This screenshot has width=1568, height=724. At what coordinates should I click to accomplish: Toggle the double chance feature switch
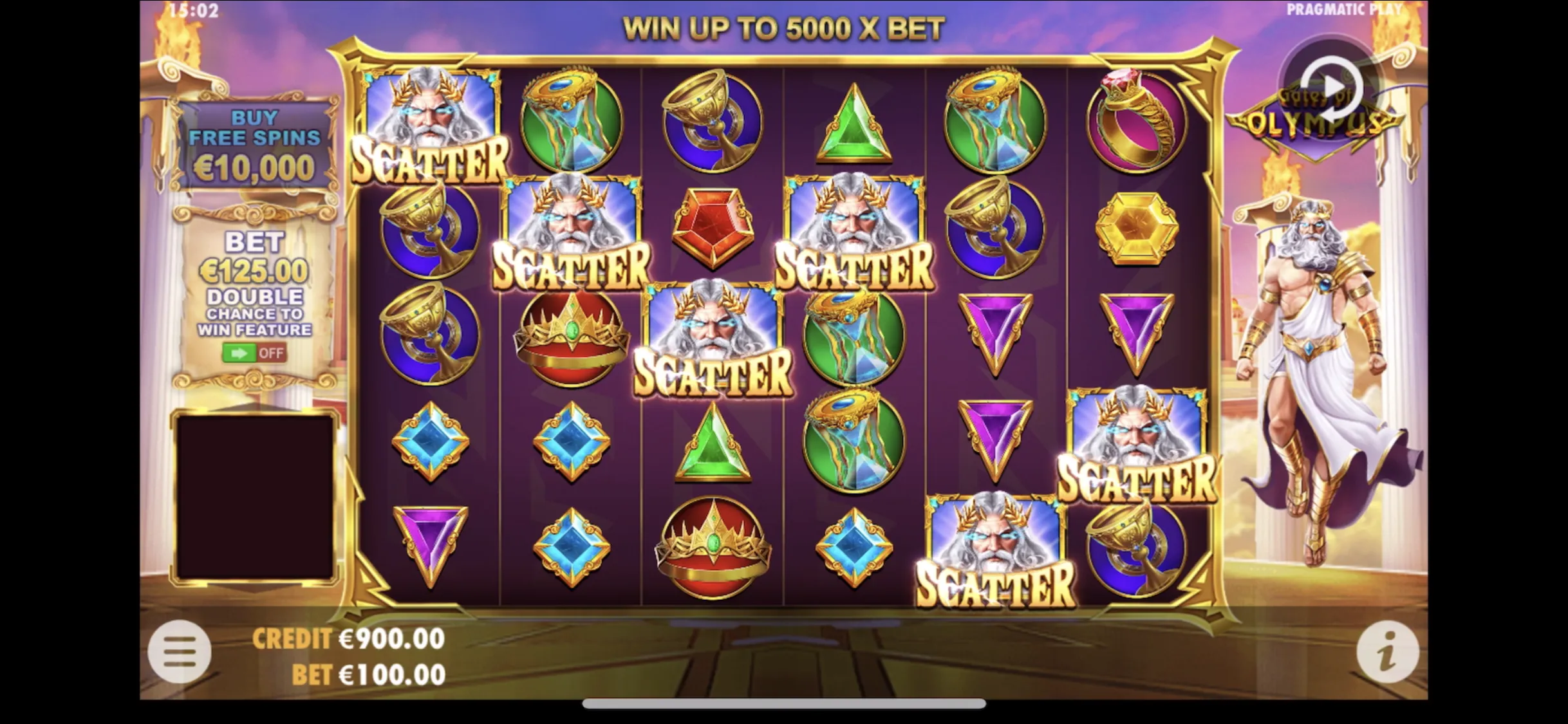tap(254, 353)
